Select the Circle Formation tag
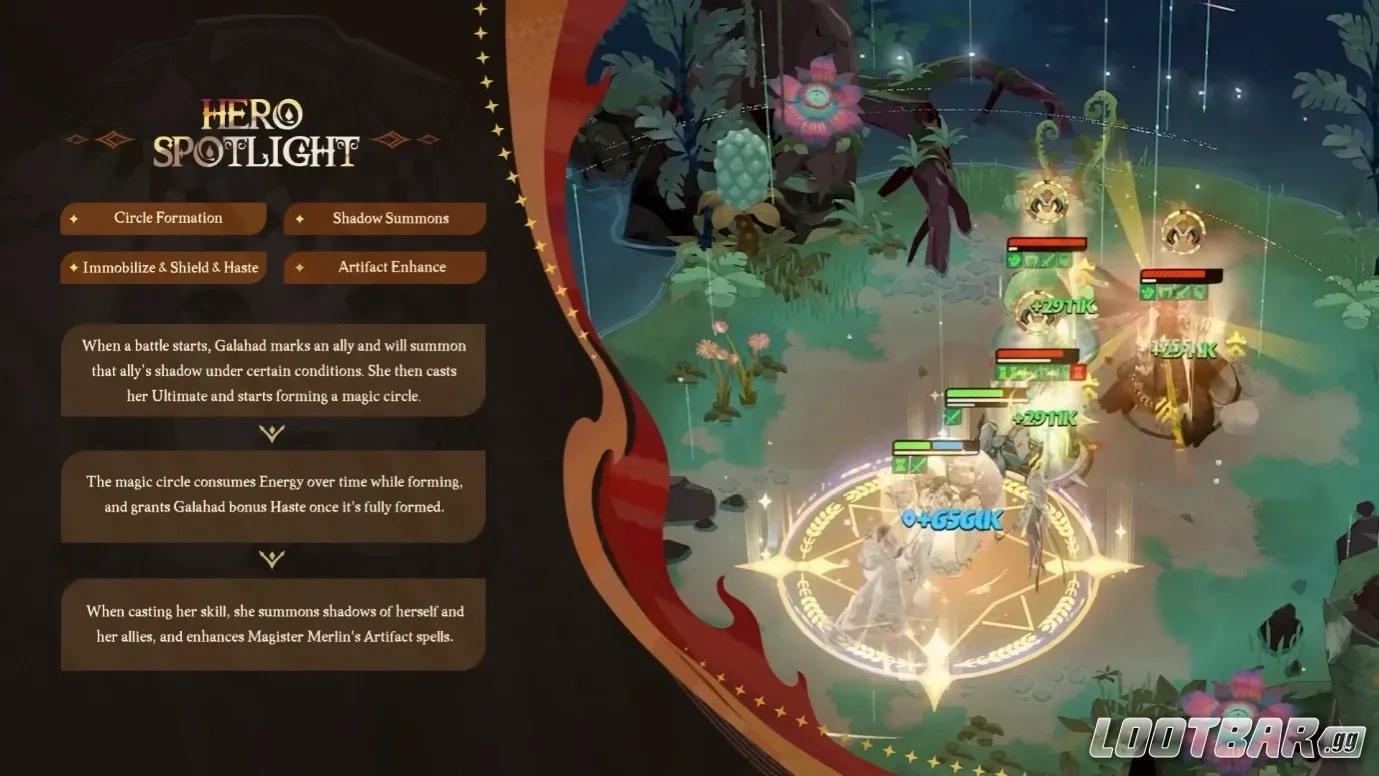Image resolution: width=1379 pixels, height=776 pixels. [x=164, y=218]
